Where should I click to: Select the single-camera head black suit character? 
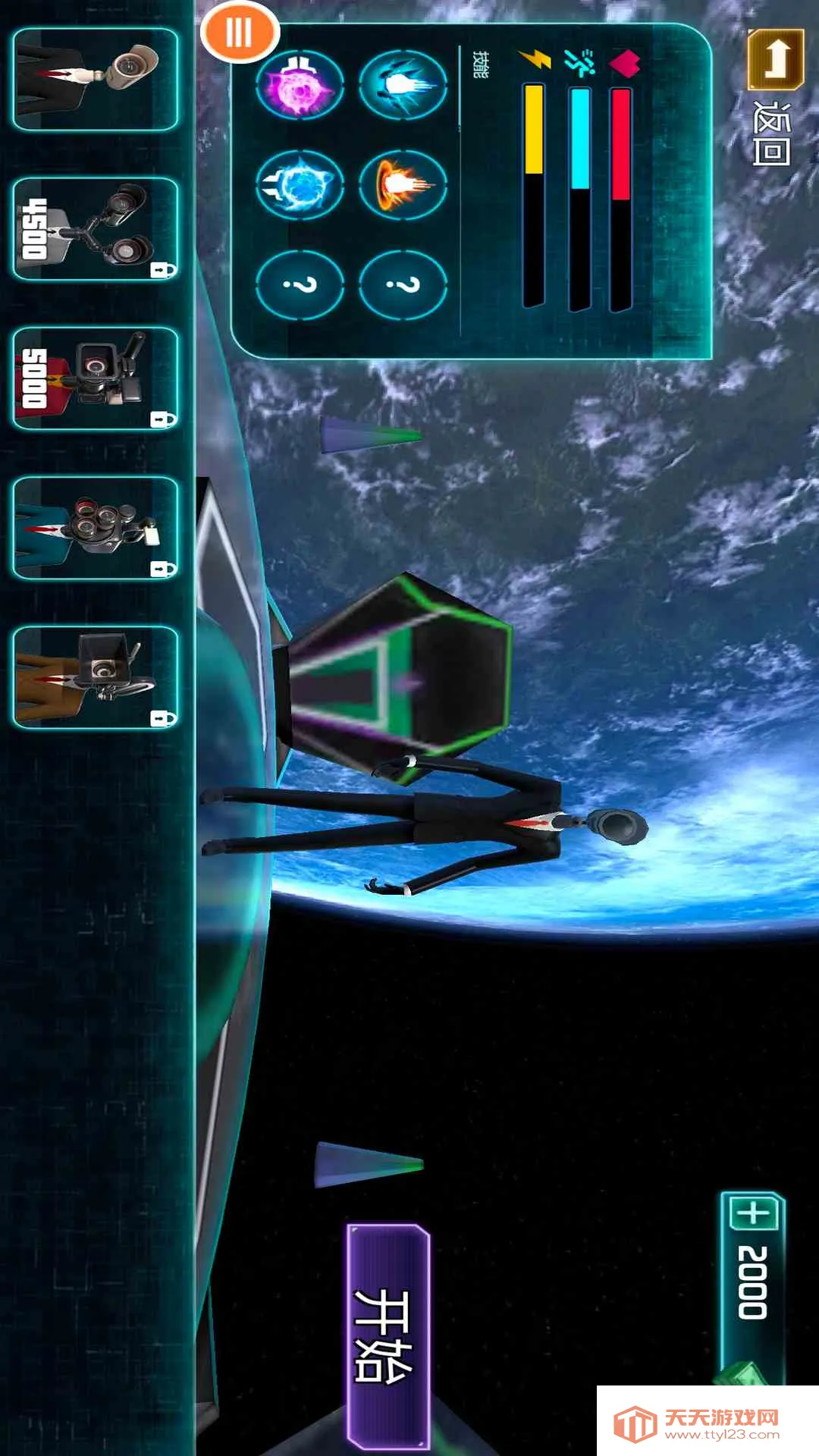(x=96, y=80)
